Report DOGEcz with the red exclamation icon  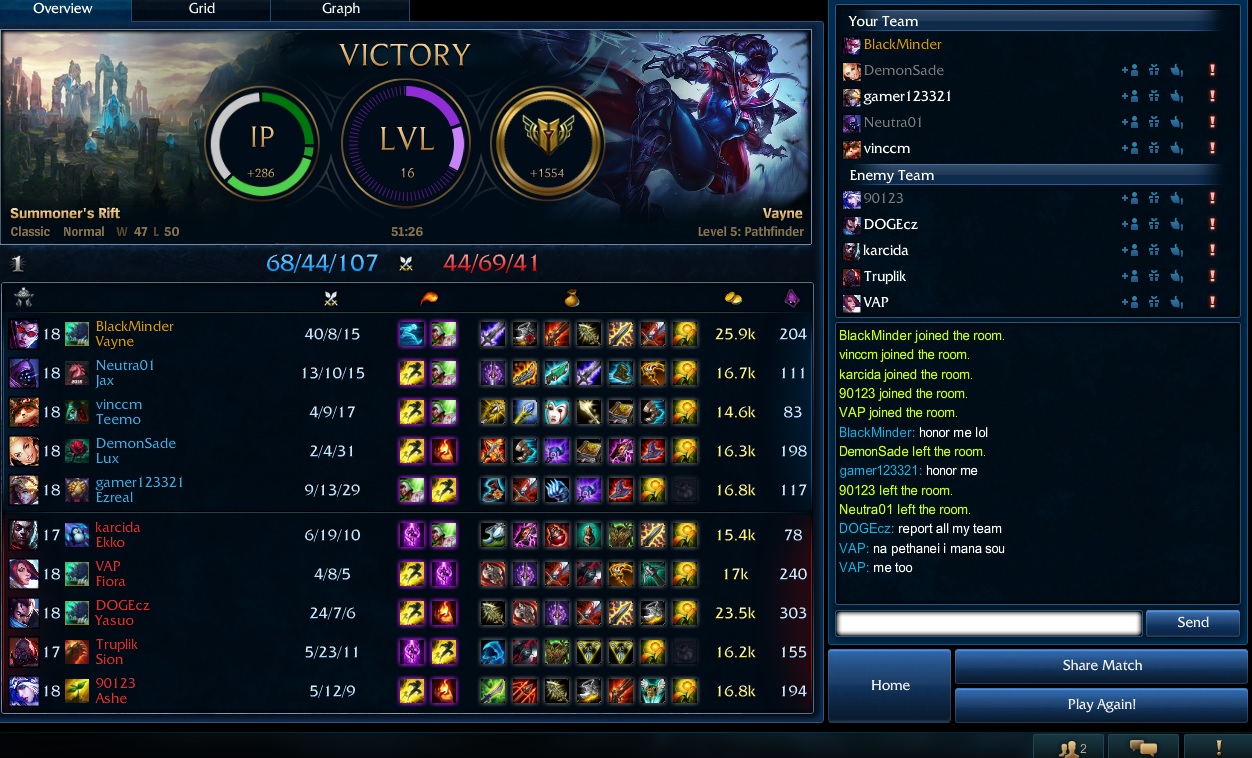pyautogui.click(x=1212, y=224)
